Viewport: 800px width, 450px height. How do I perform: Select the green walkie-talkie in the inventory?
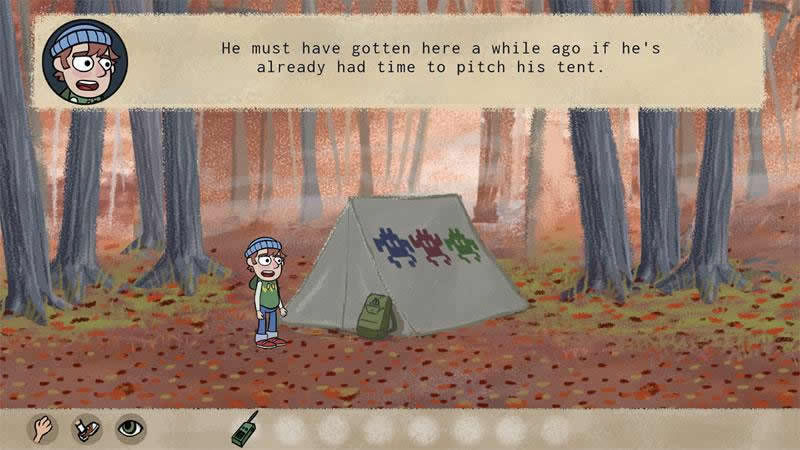point(244,429)
